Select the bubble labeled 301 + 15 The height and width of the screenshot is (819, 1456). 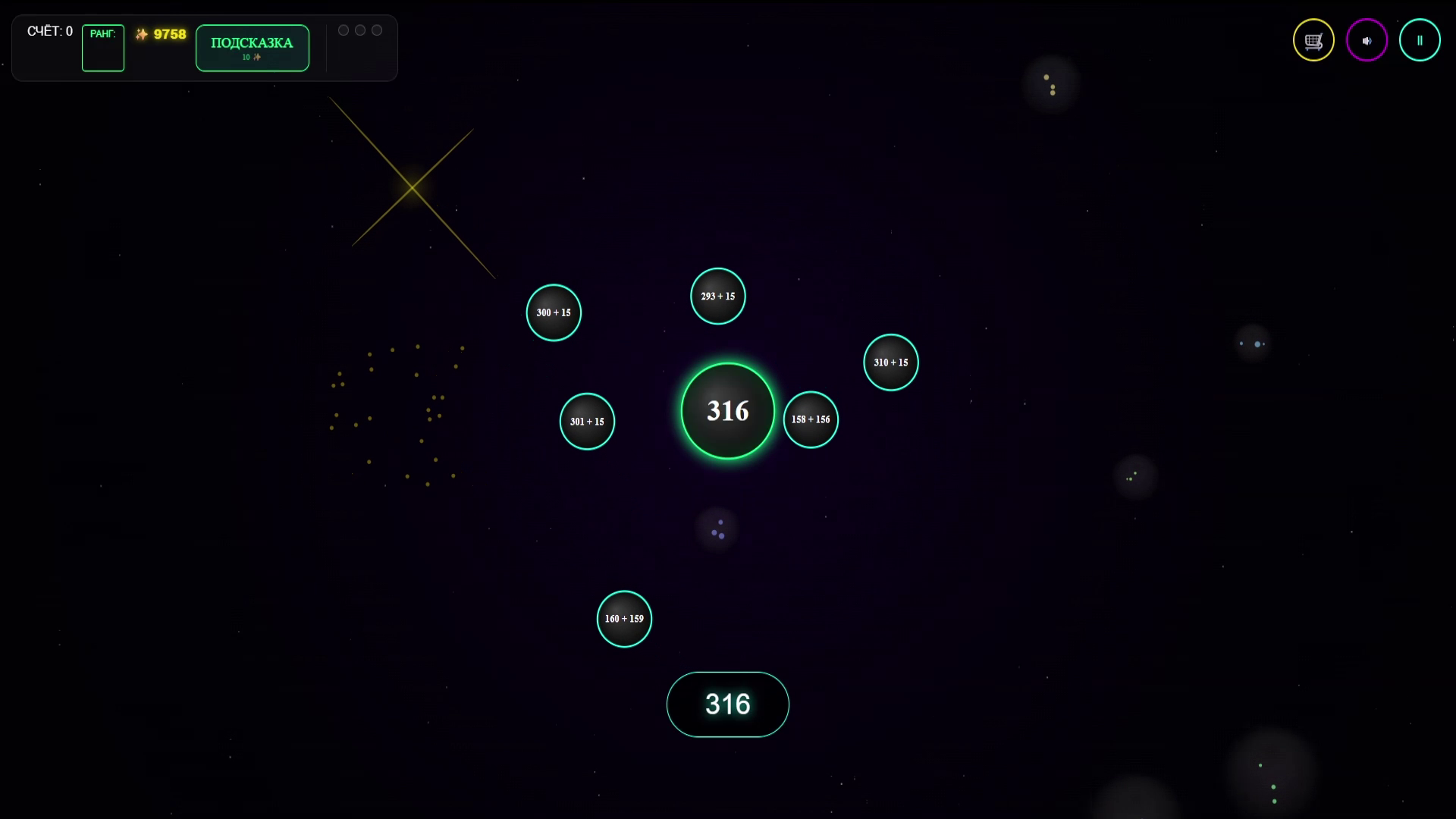pyautogui.click(x=587, y=422)
